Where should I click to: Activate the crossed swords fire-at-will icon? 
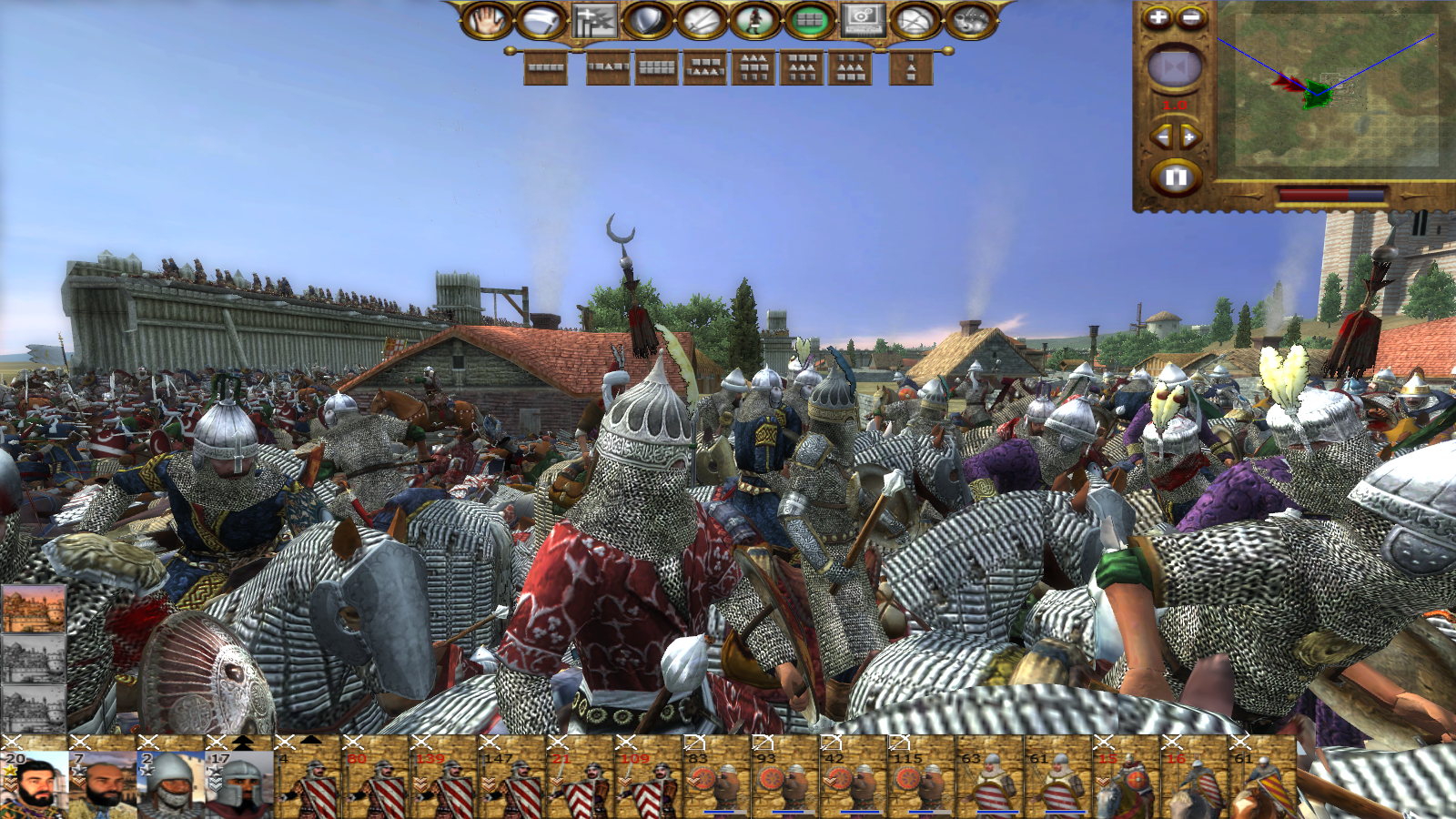[702, 20]
